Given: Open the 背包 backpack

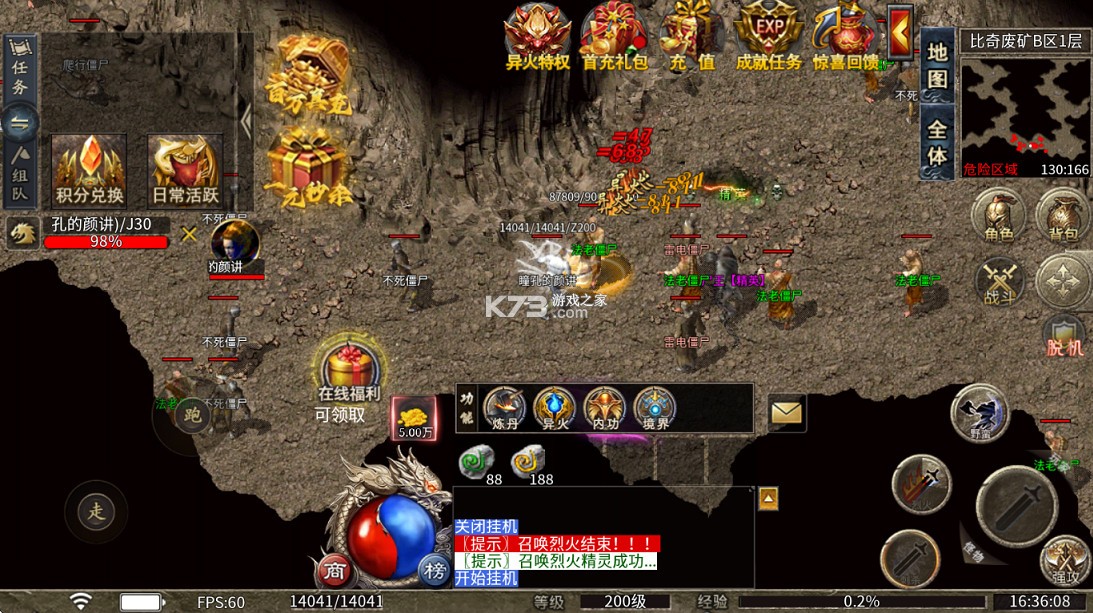Looking at the screenshot, I should (1063, 218).
